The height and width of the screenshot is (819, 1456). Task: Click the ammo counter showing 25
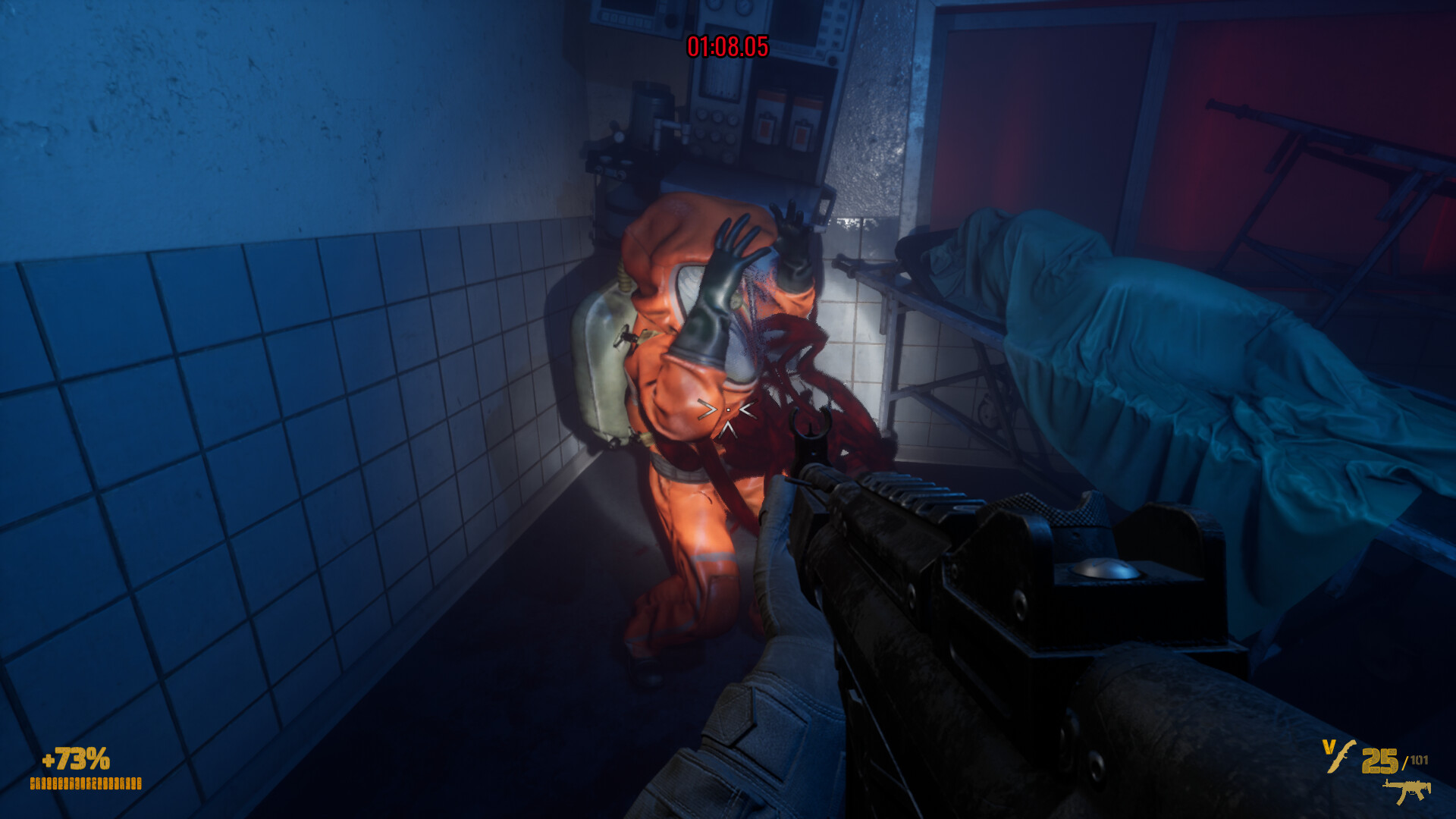[x=1380, y=761]
